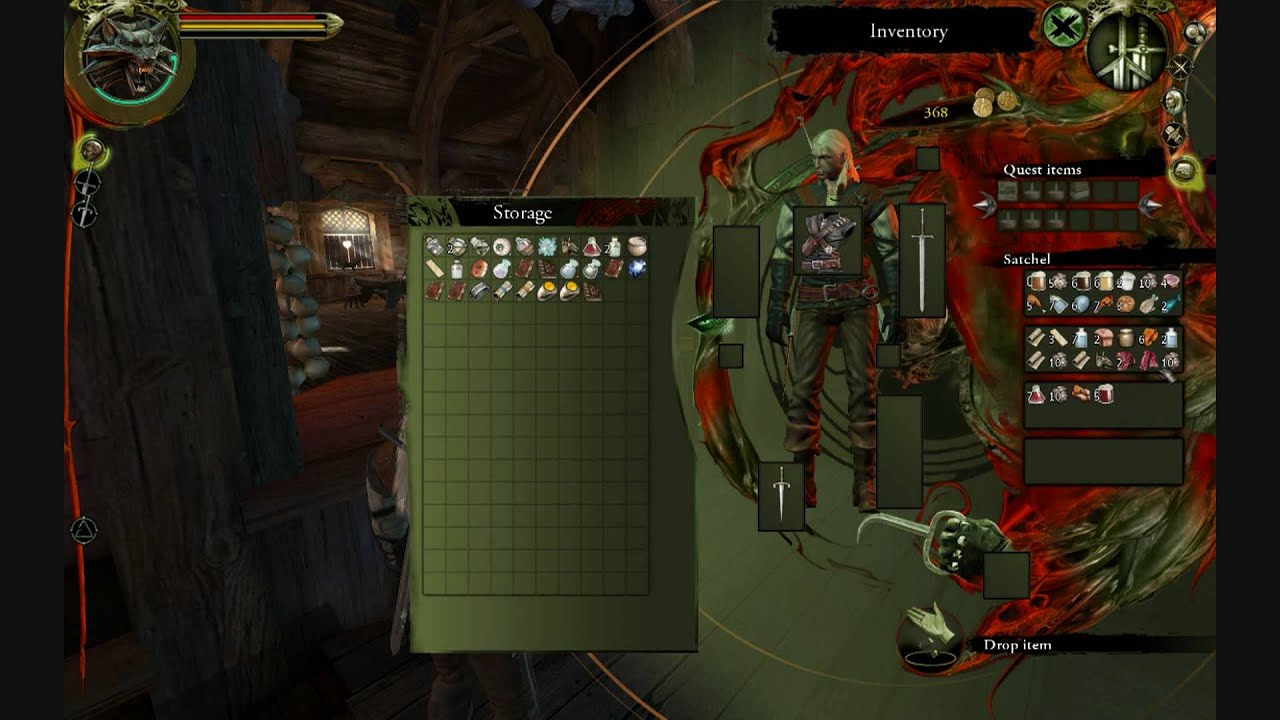Screen dimensions: 1280x720
Task: Pick the blue sapphire gem in Storage
Action: [636, 268]
